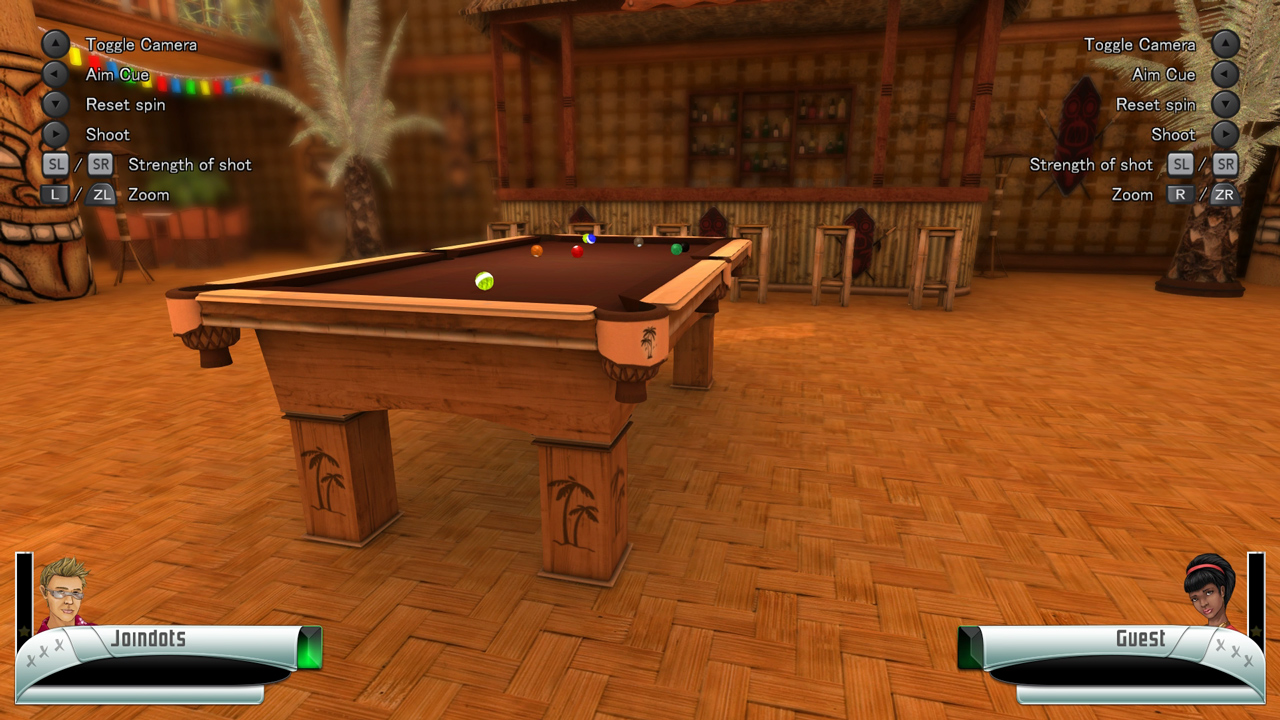The width and height of the screenshot is (1280, 720).
Task: Click the ZR zoom icon on the right
Action: pyautogui.click(x=1224, y=194)
